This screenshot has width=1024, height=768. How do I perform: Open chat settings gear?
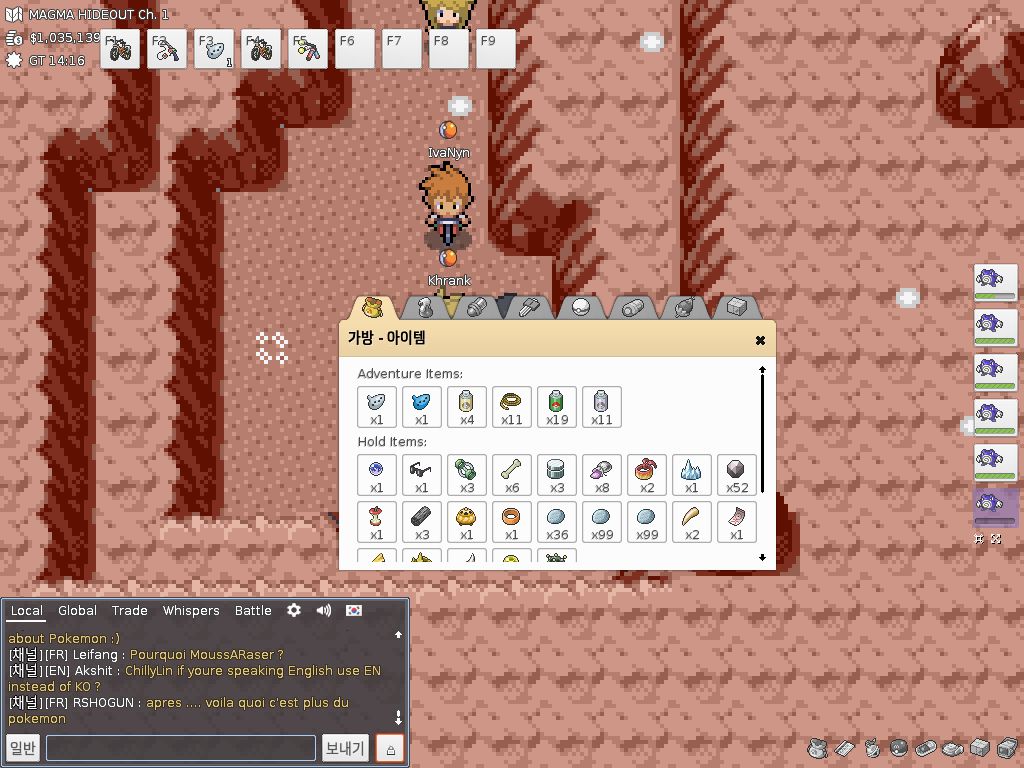[x=294, y=610]
